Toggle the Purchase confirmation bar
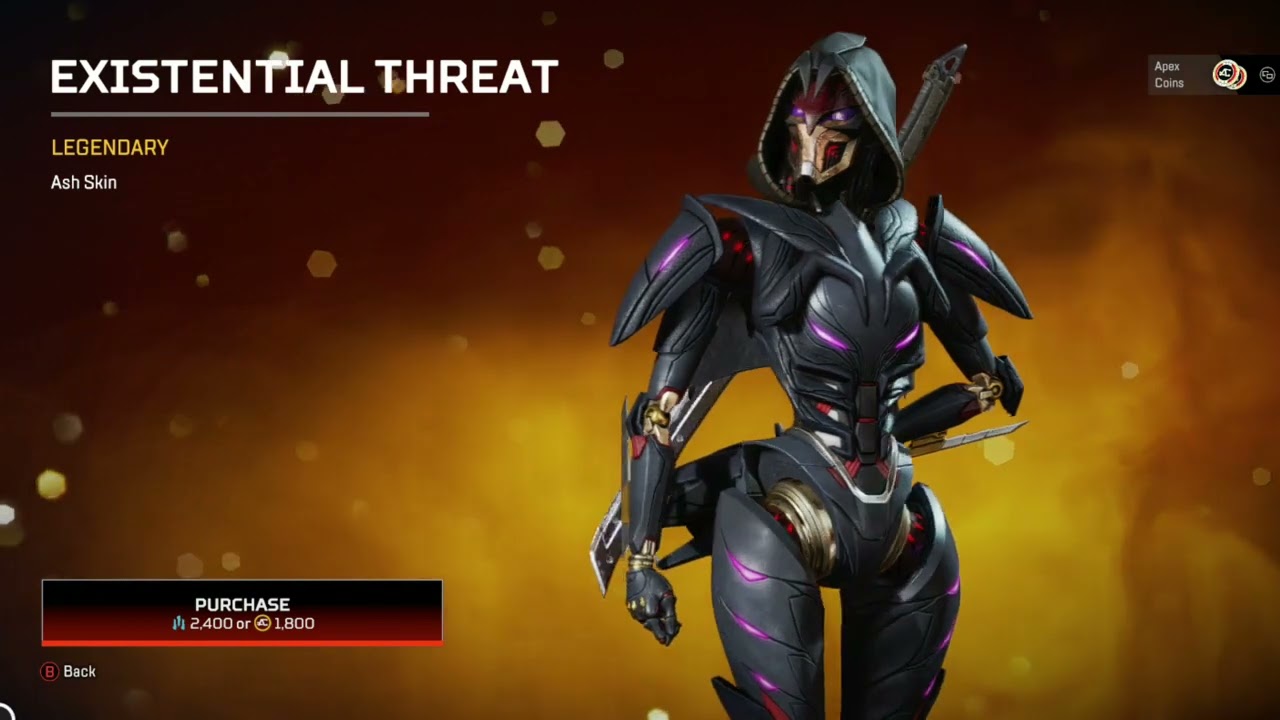 [x=241, y=613]
